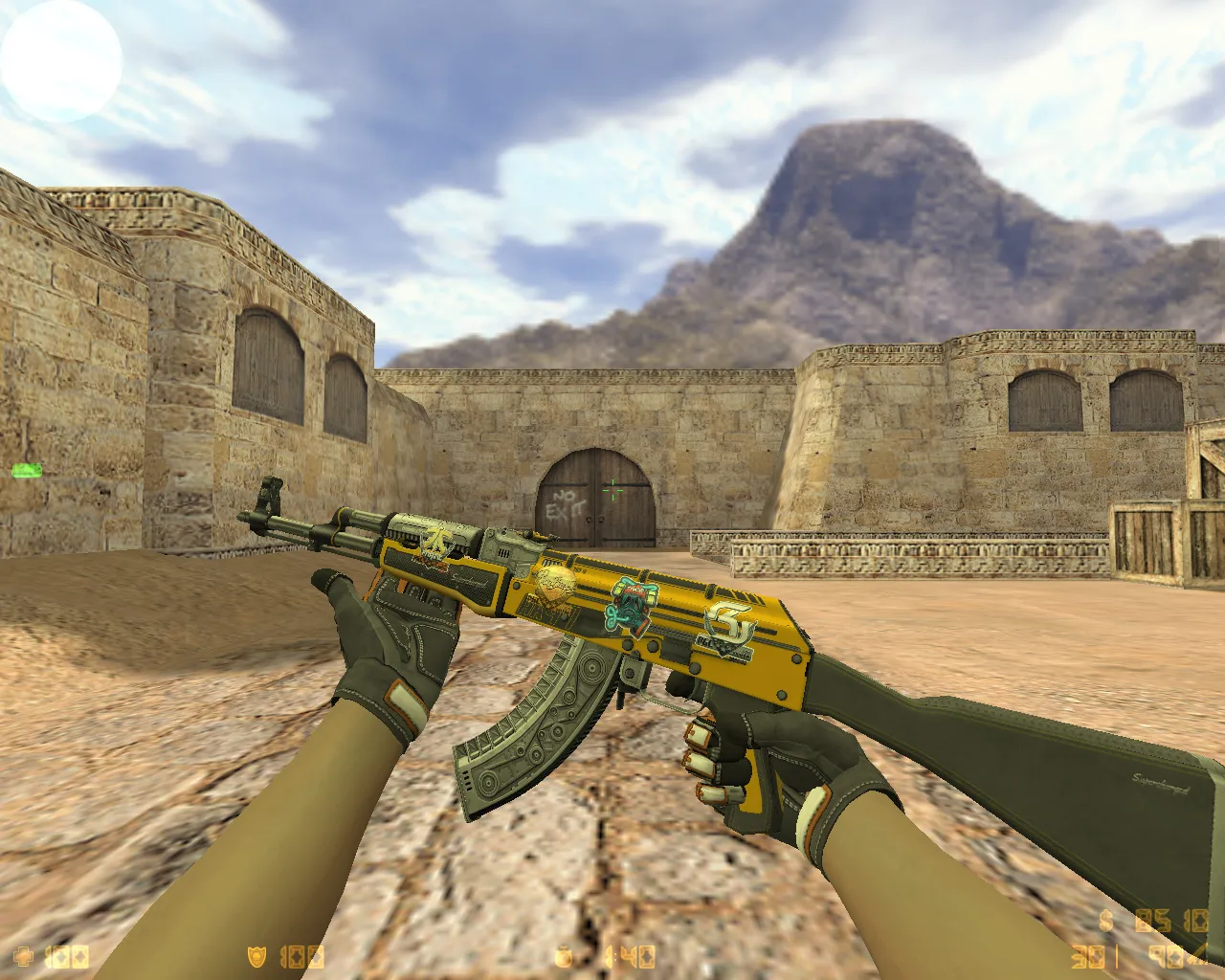Click the health cross icon
1225x980 pixels.
(x=21, y=957)
